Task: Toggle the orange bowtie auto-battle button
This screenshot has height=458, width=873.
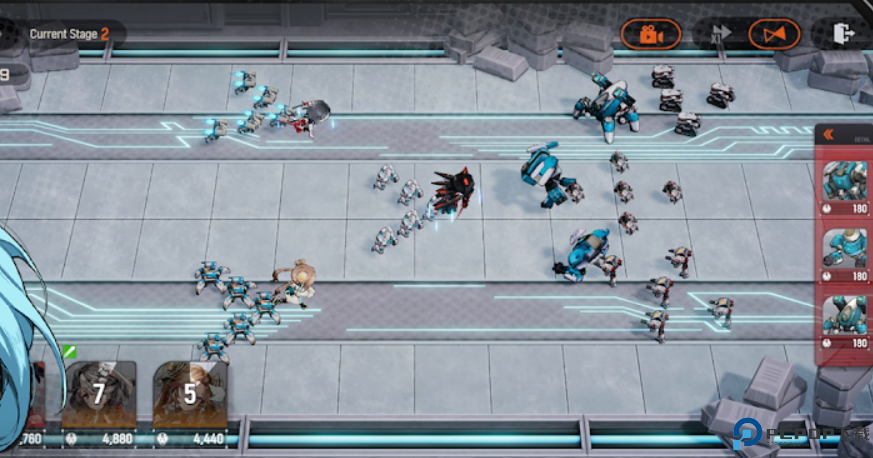Action: tap(774, 34)
